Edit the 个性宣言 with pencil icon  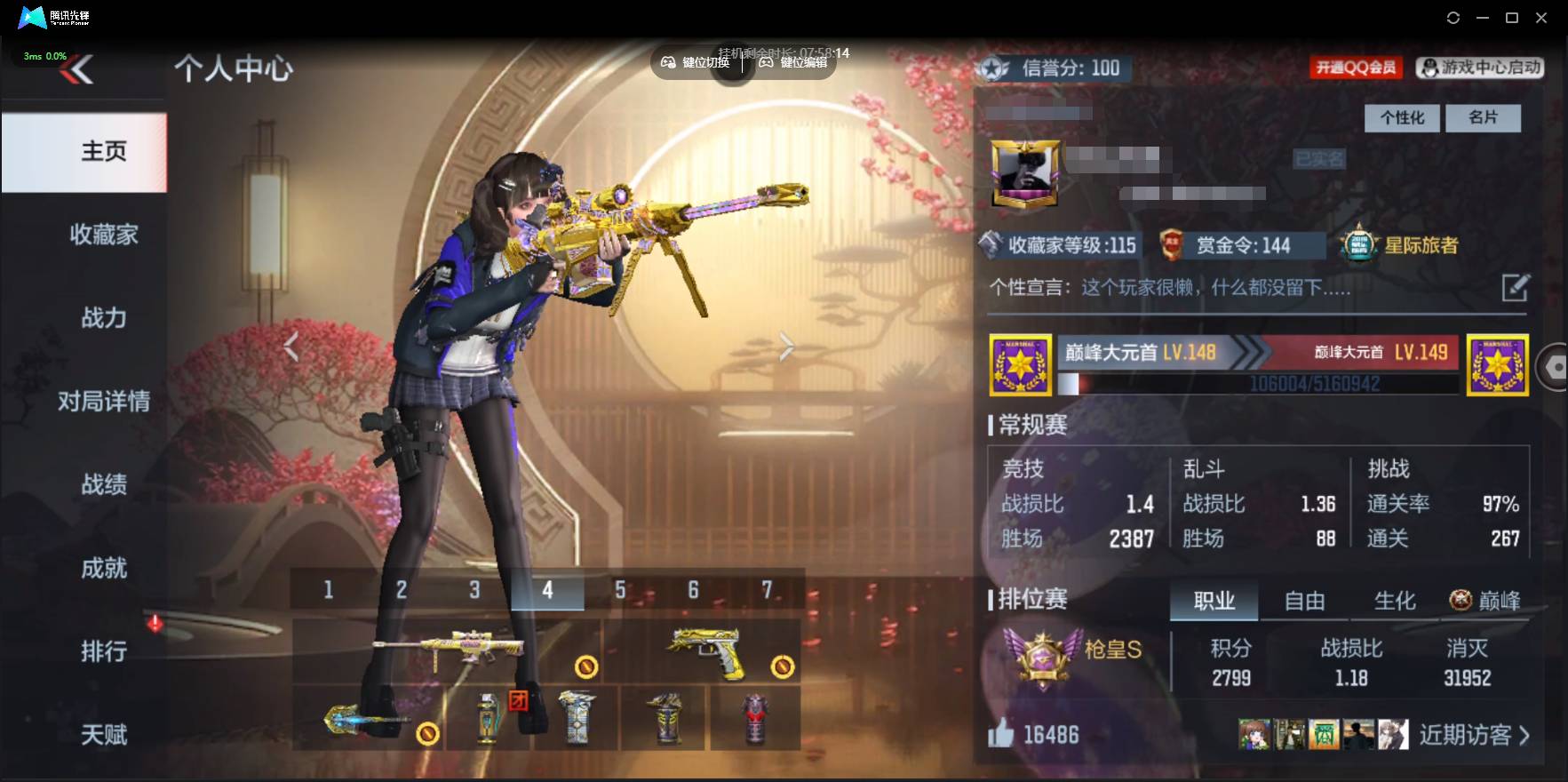(x=1515, y=288)
